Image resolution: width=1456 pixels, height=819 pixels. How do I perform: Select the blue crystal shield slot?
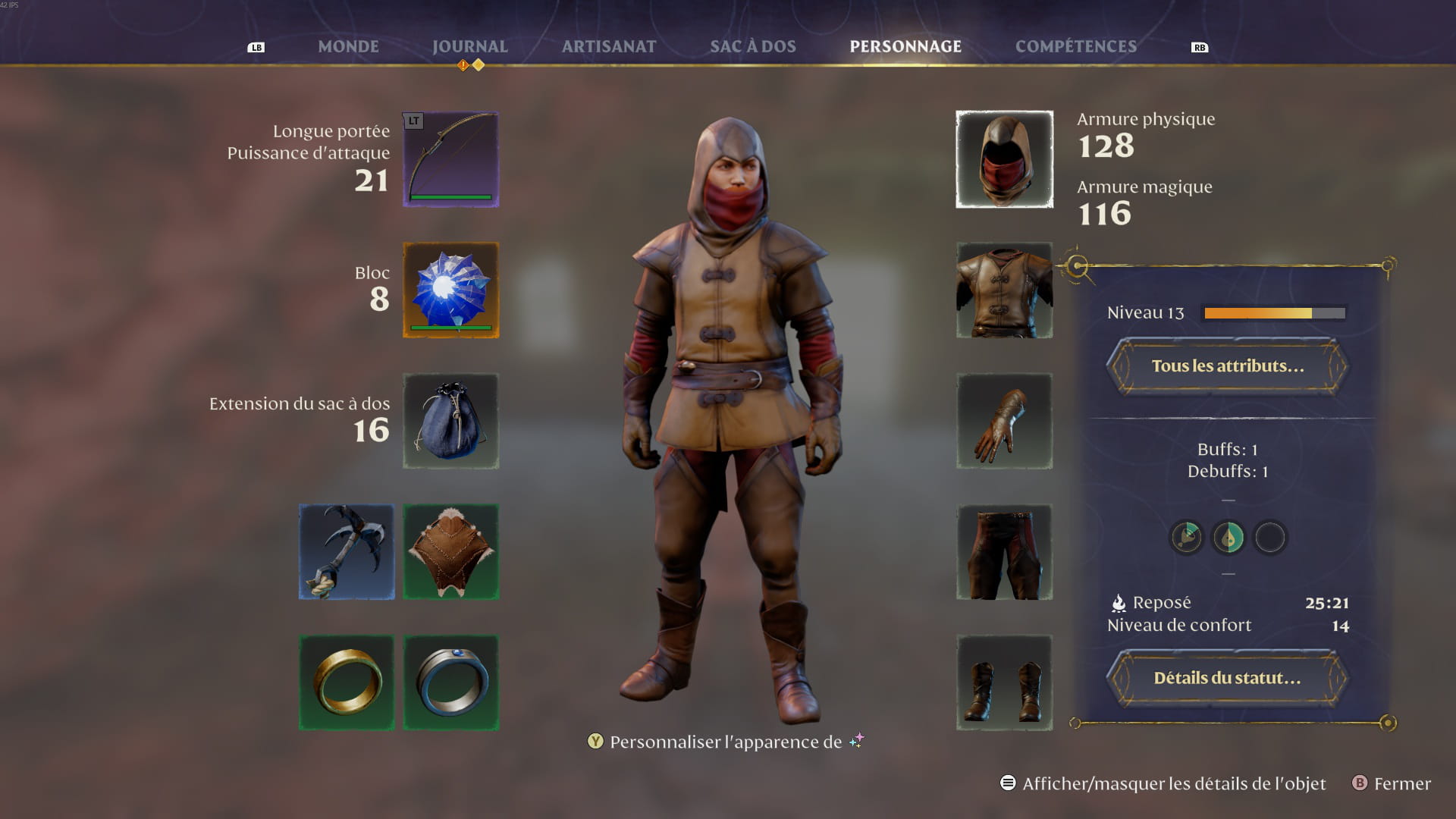click(x=450, y=290)
